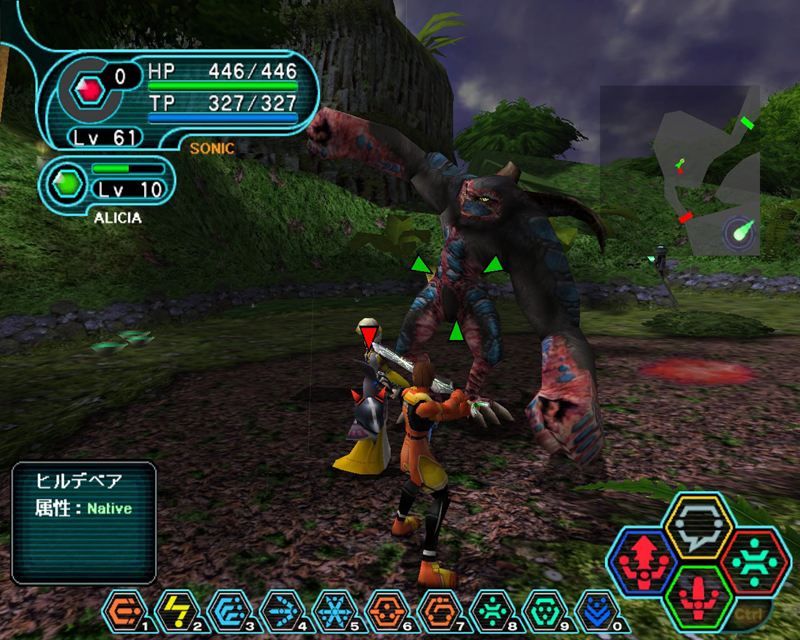Activate the yellow lightning bolt technique
Viewport: 800px width, 640px height.
tap(178, 609)
